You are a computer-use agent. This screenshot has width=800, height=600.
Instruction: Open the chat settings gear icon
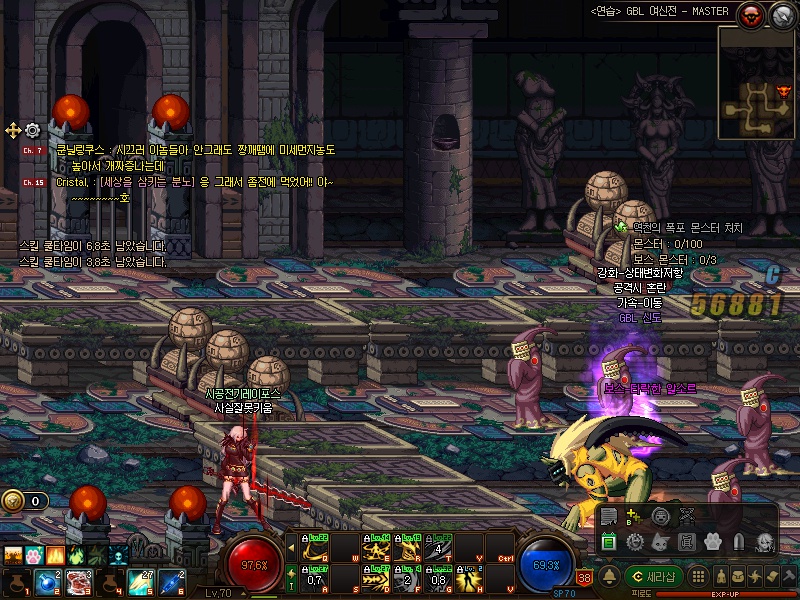tap(32, 130)
